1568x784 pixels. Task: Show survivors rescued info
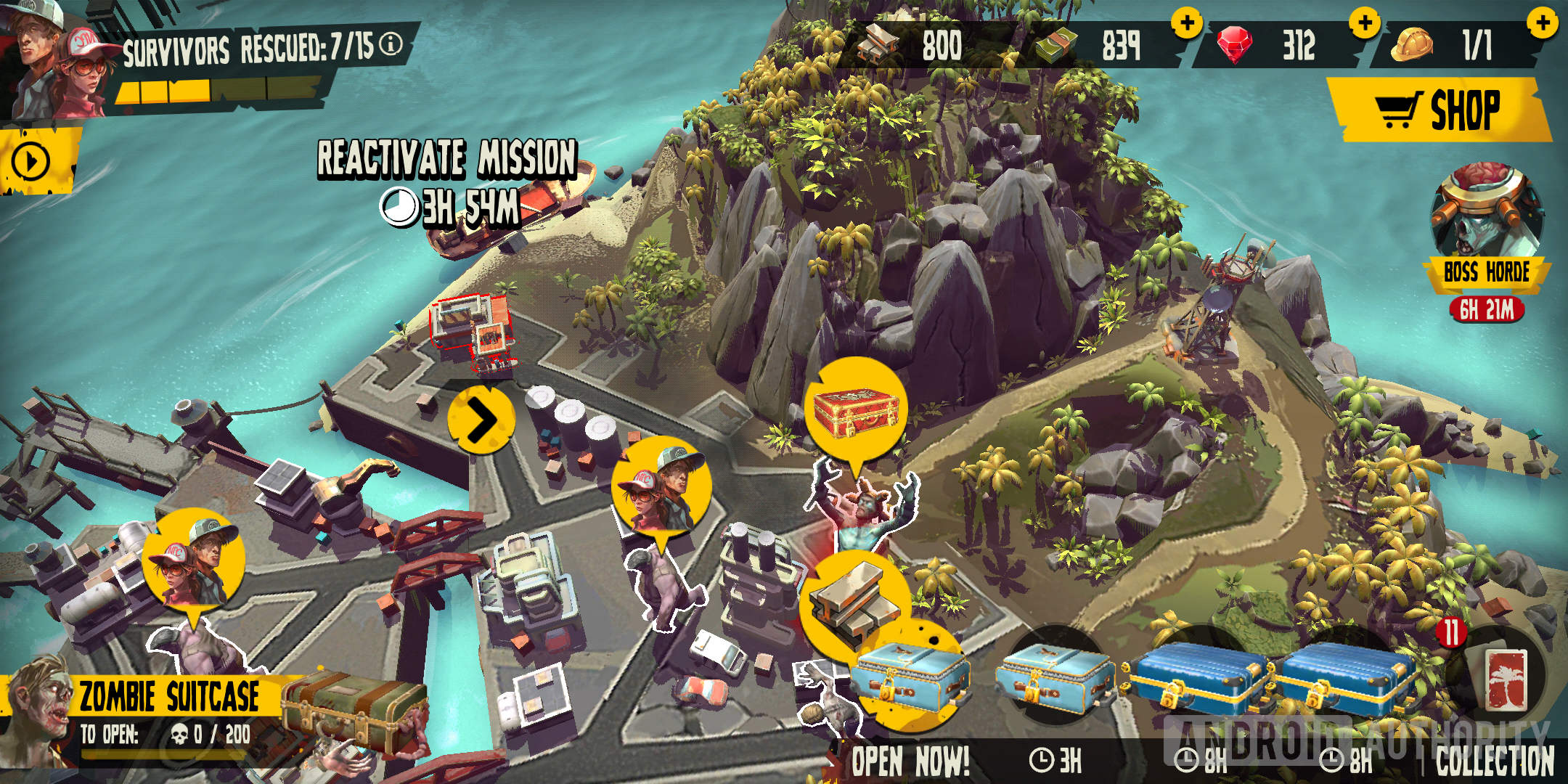pos(391,45)
